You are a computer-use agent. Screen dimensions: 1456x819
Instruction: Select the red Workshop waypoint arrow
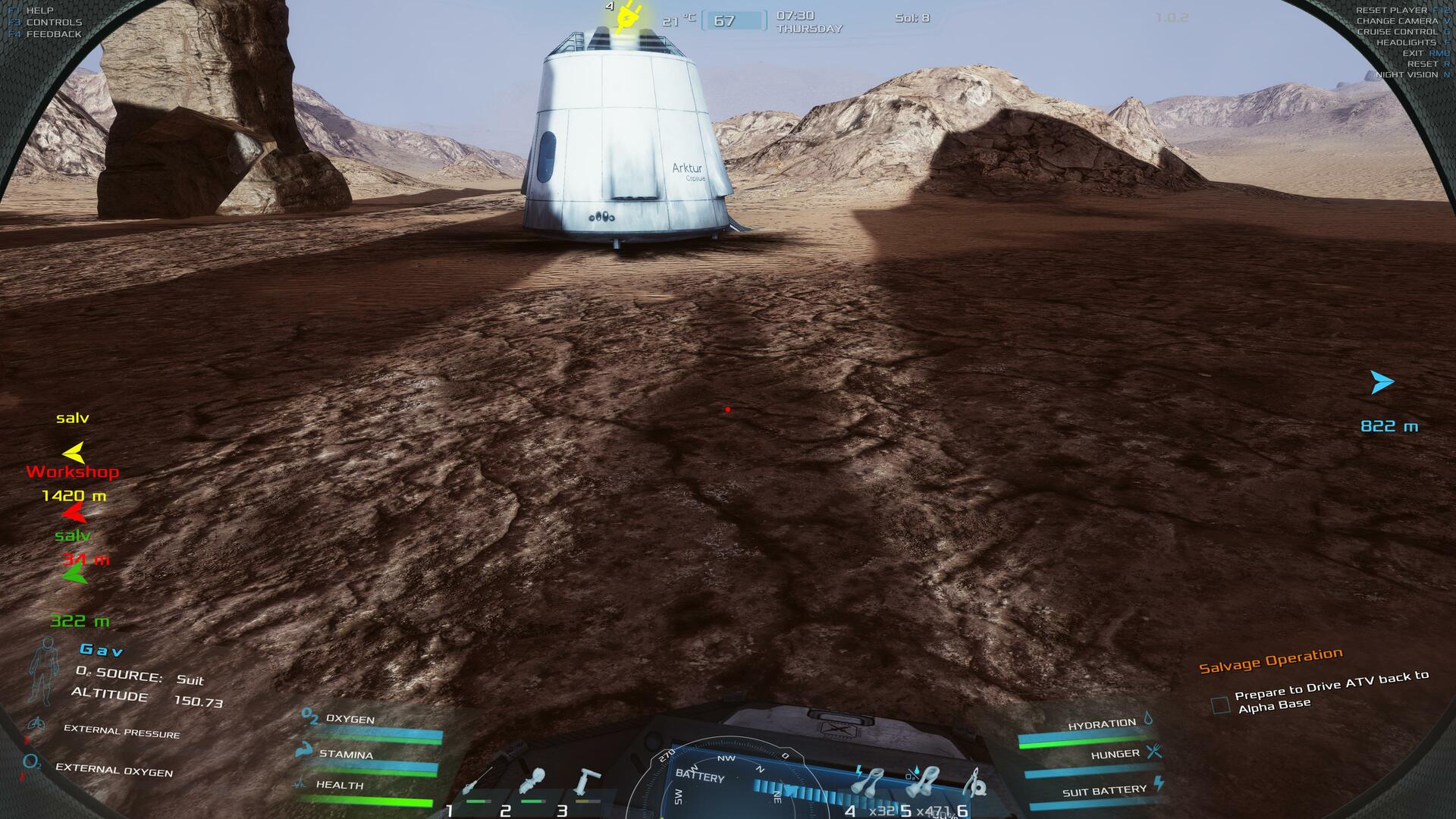(x=74, y=514)
